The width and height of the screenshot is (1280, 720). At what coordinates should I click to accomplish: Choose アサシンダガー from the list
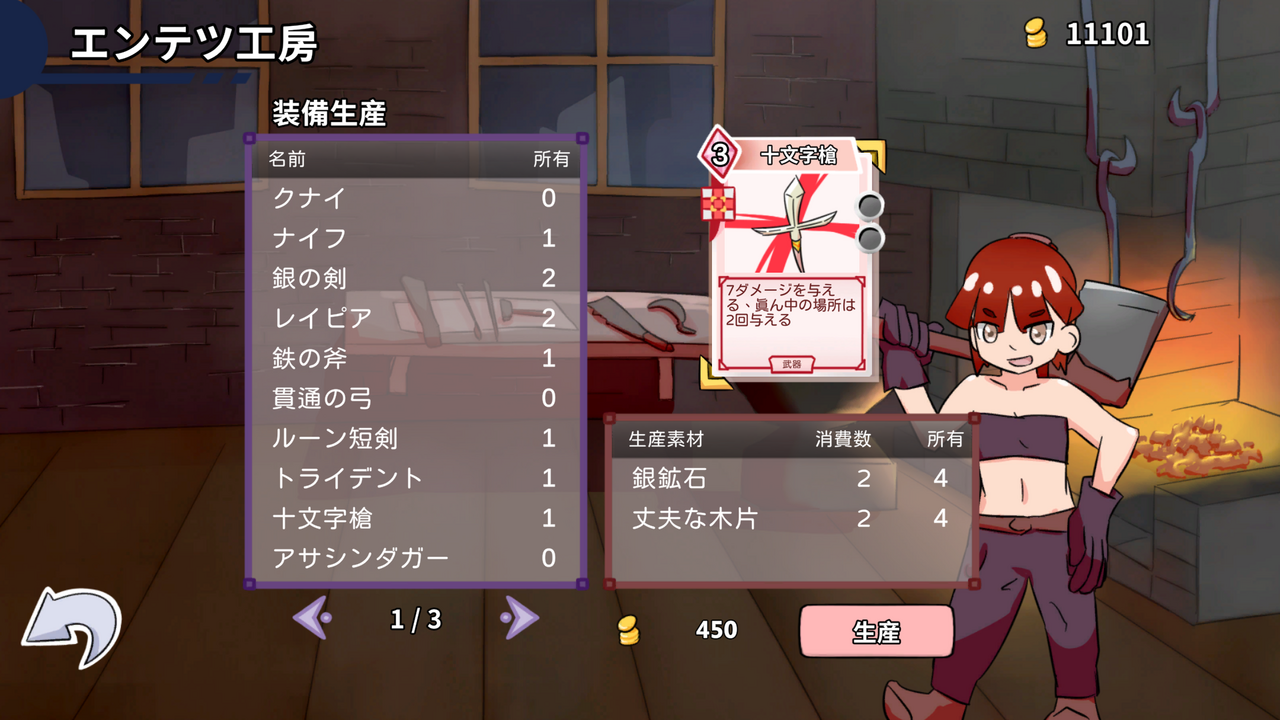point(415,558)
